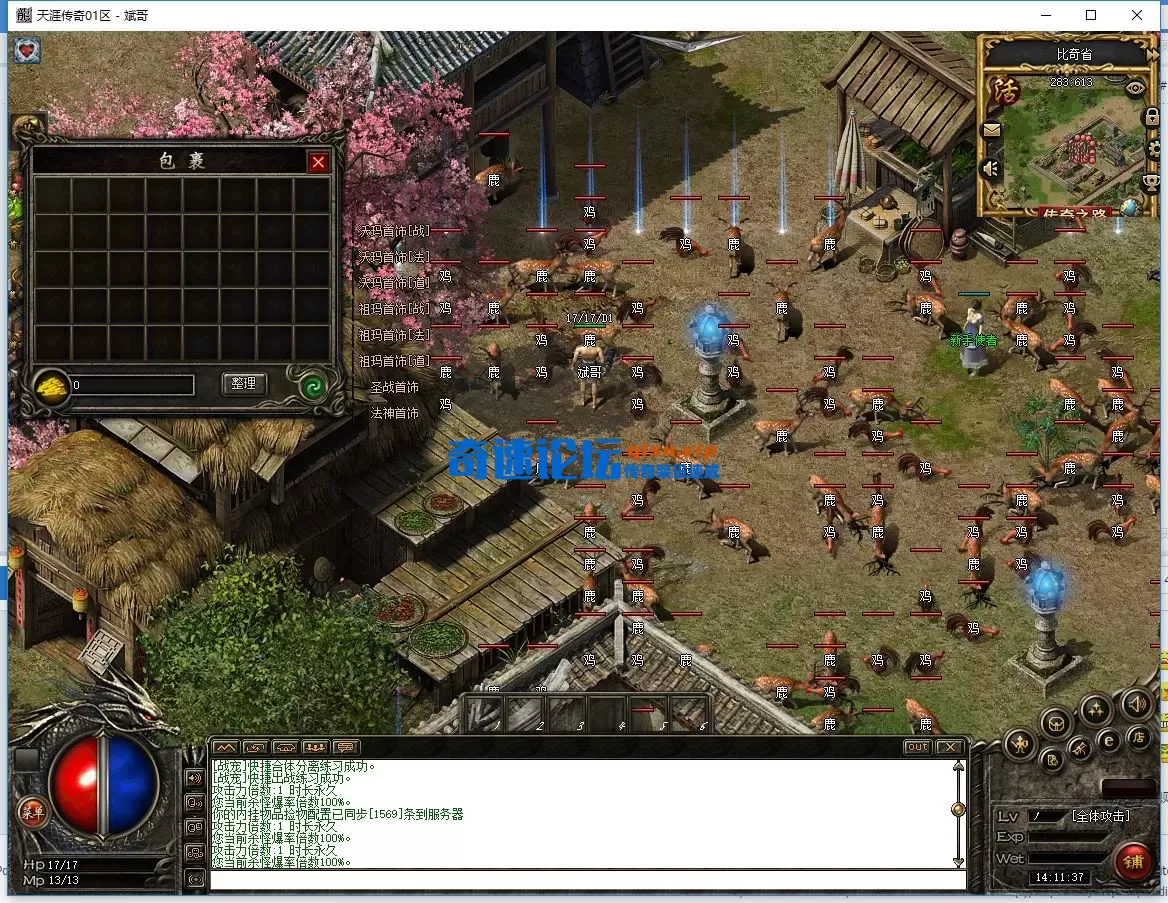Click the 店 store round button
The width and height of the screenshot is (1168, 903).
[1138, 738]
